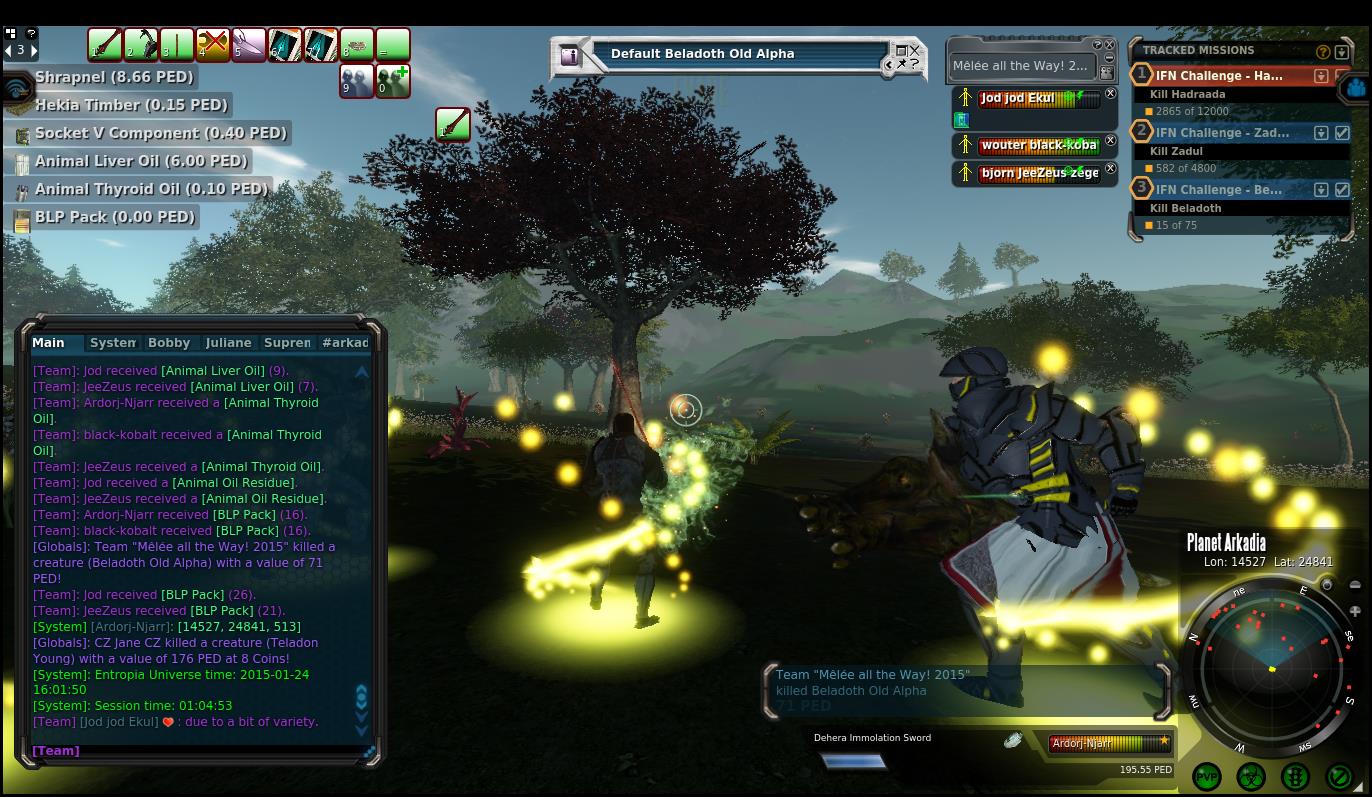
Task: Open the Bobby chat tab
Action: (x=169, y=342)
